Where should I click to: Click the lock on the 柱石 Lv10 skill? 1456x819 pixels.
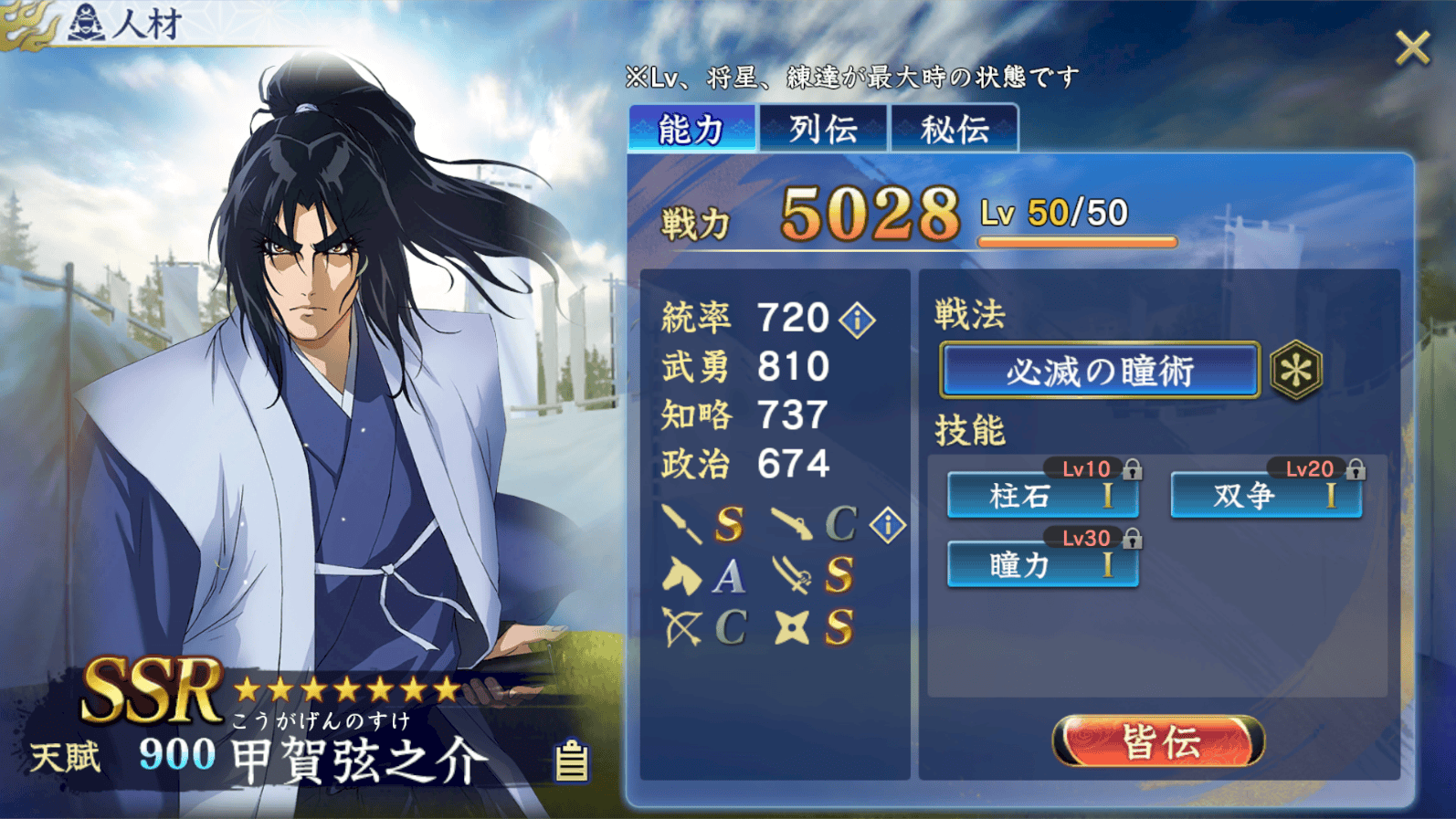coord(1134,468)
